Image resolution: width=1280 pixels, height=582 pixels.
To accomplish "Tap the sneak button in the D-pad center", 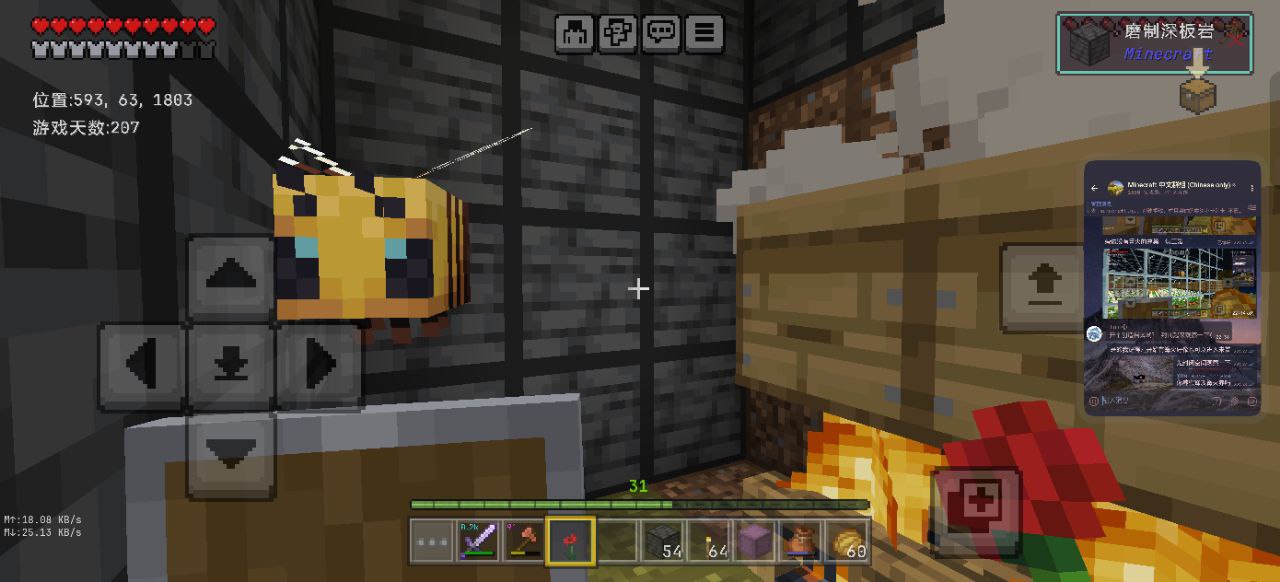I will click(x=231, y=366).
